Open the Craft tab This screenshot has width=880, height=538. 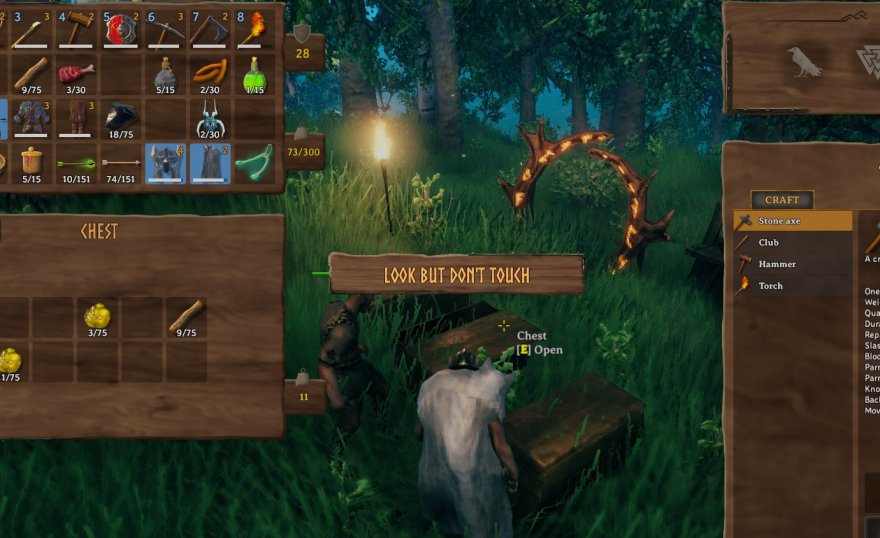(x=782, y=199)
